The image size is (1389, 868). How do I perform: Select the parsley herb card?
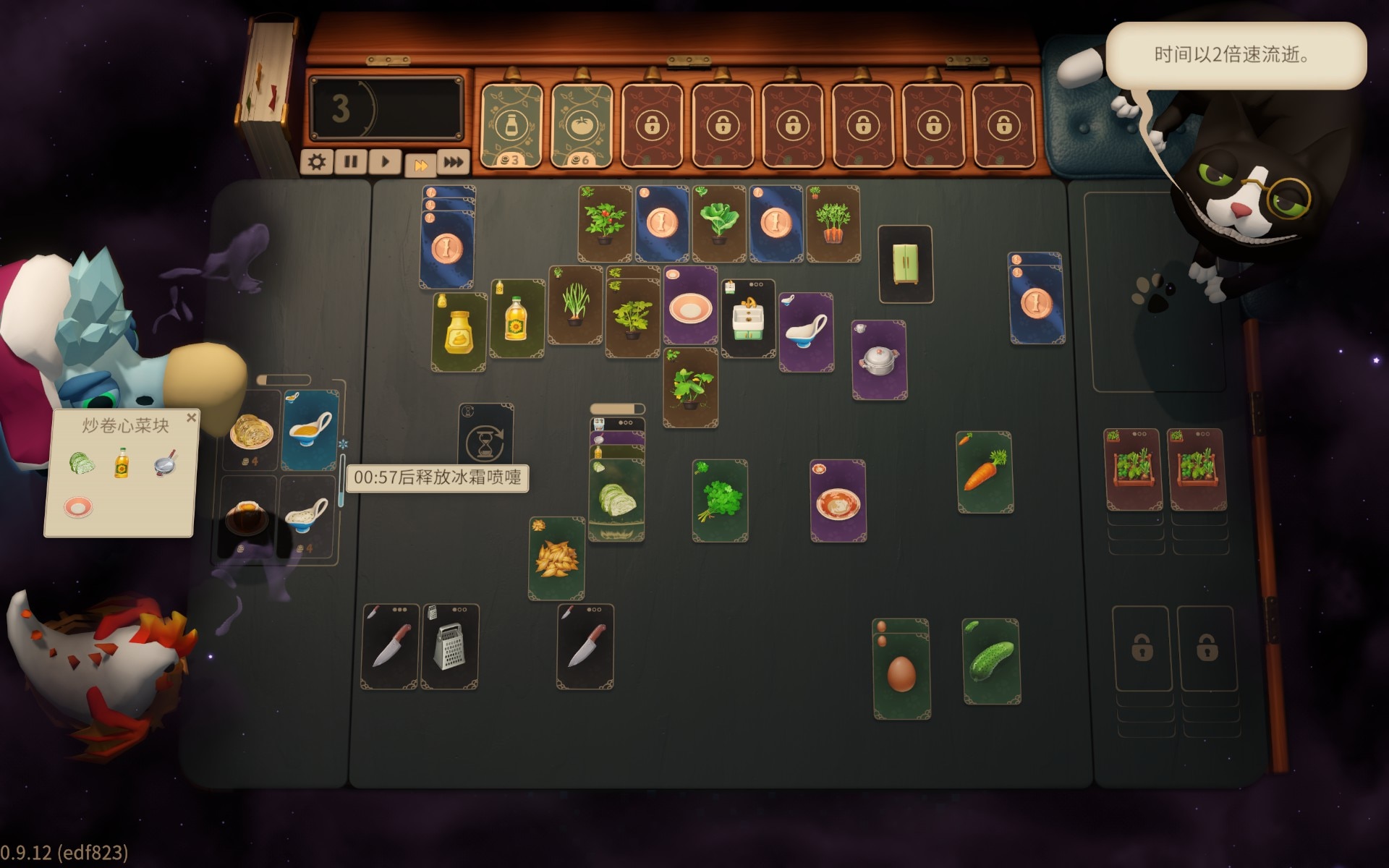720,501
